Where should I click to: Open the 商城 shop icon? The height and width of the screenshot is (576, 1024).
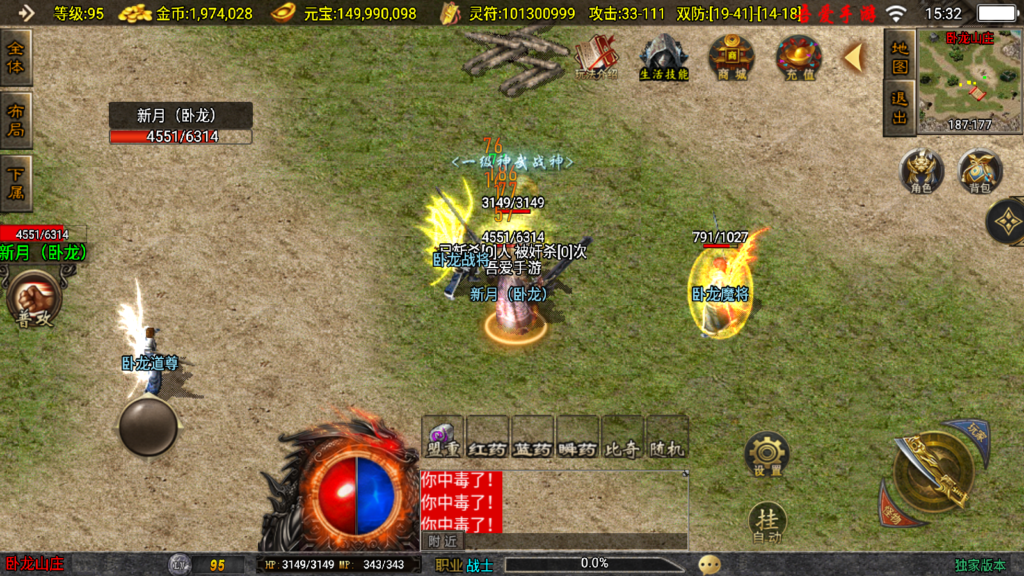(x=731, y=57)
